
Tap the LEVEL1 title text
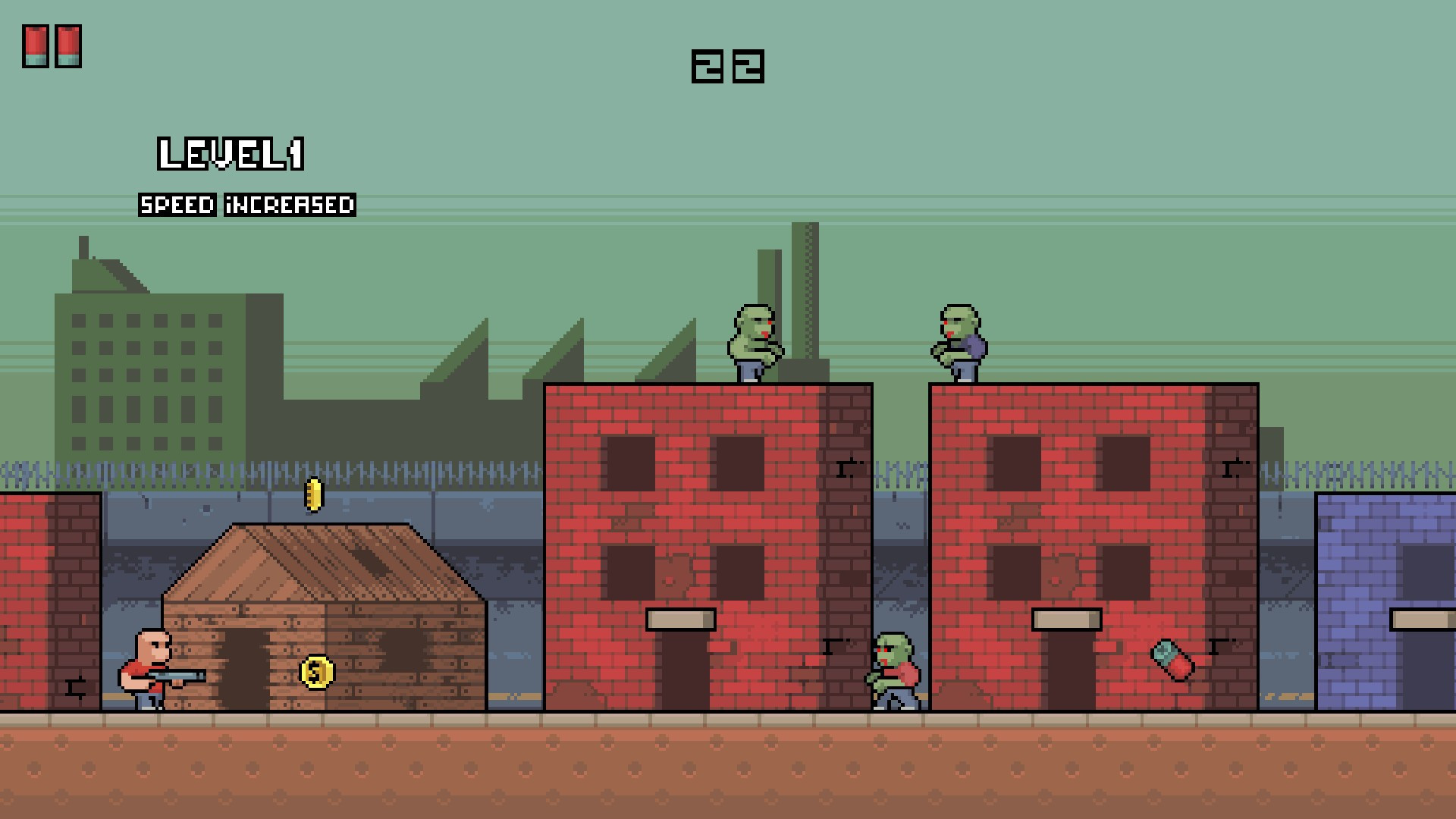click(x=231, y=154)
